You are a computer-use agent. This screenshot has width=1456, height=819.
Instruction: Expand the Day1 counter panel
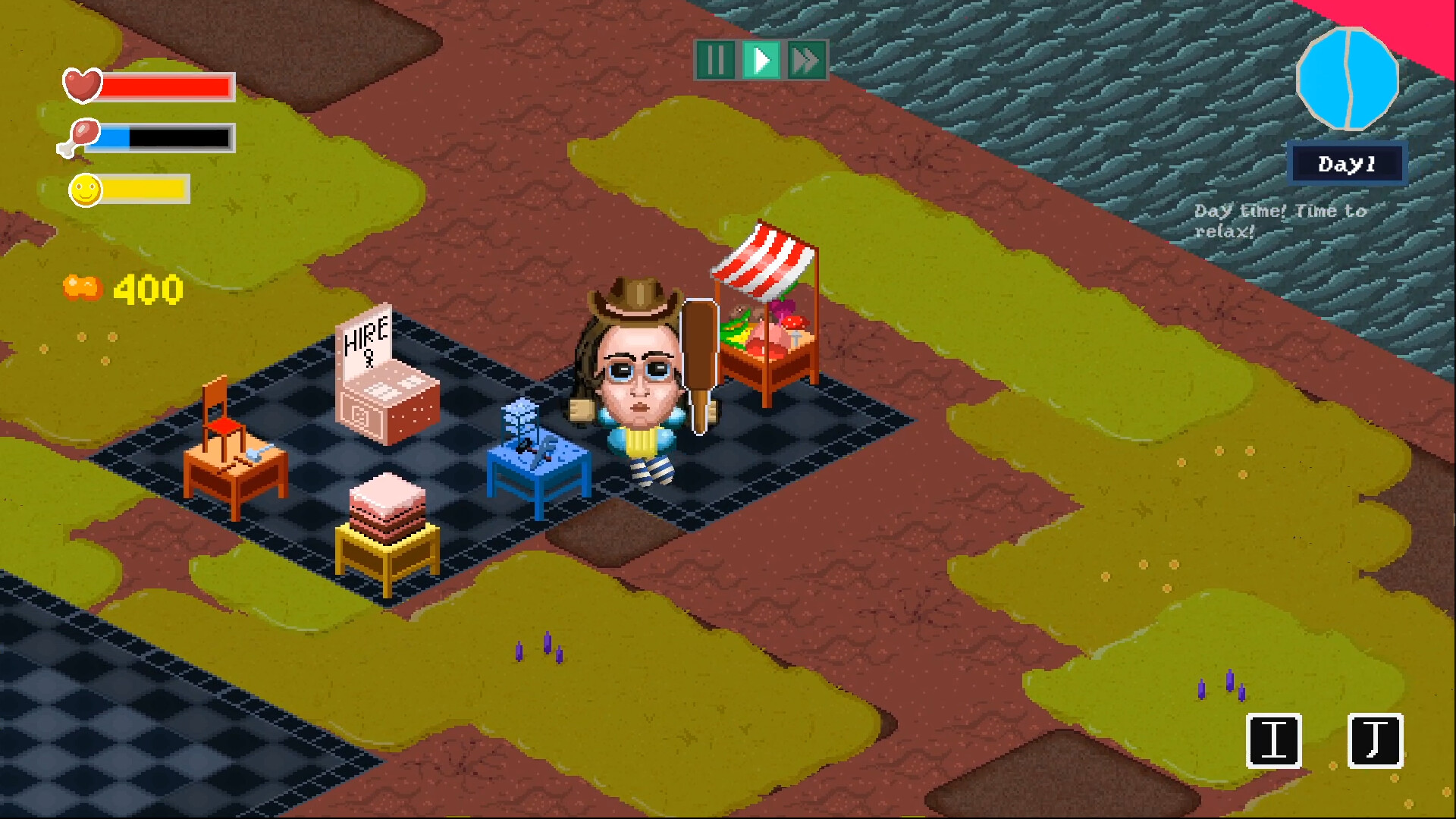1347,162
